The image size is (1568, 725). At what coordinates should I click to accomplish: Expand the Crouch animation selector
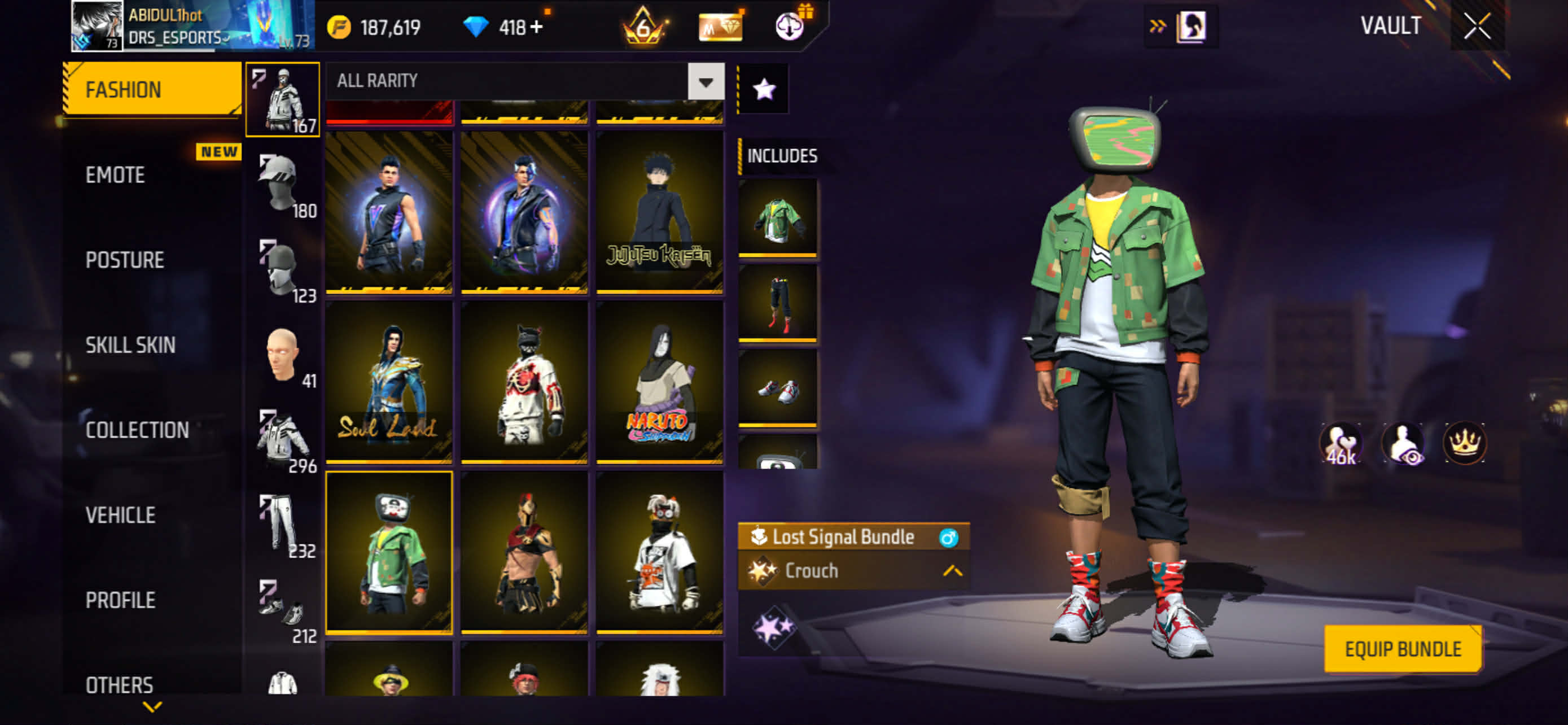(x=952, y=571)
